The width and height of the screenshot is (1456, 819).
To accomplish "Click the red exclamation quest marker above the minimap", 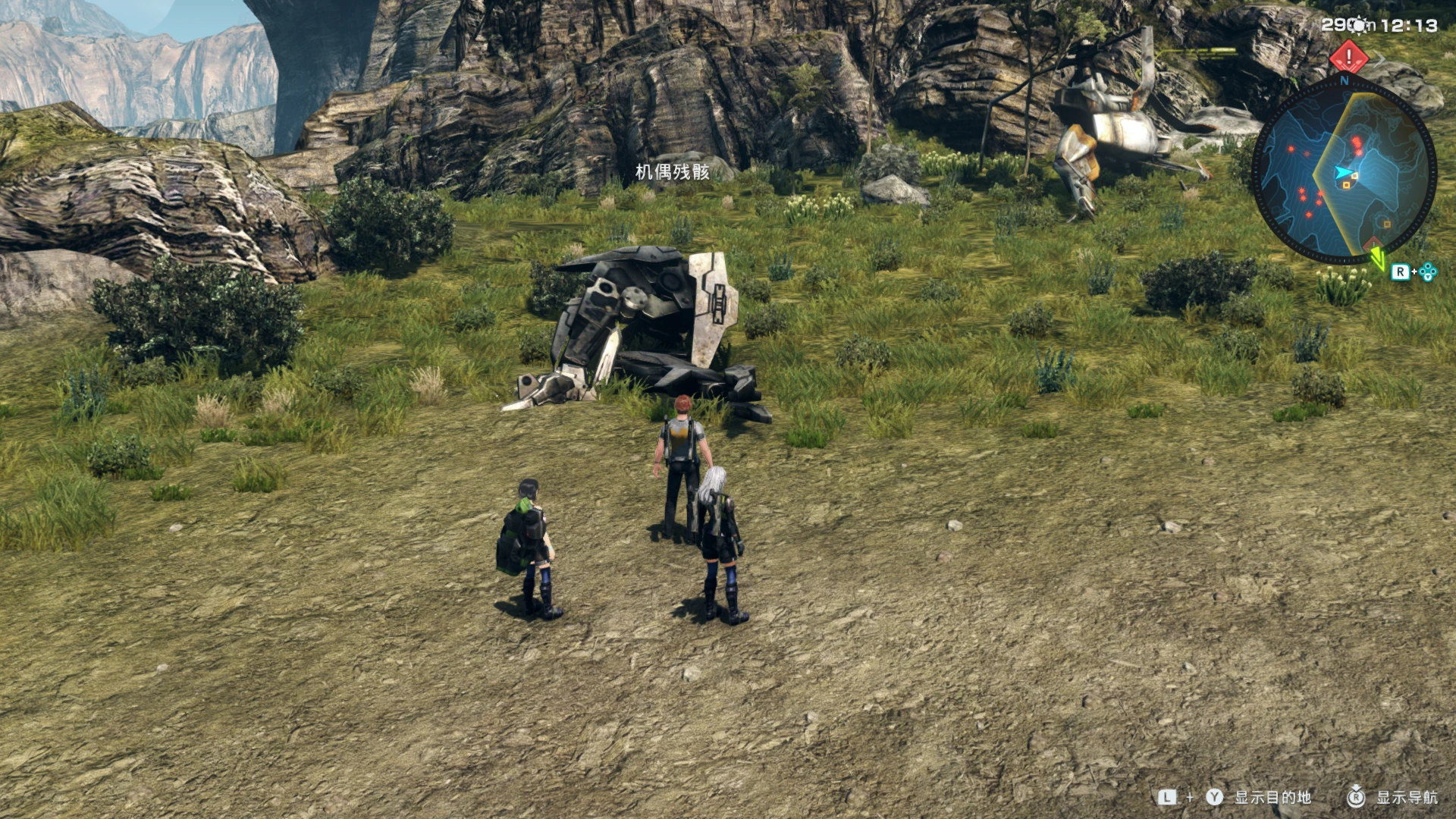I will click(x=1348, y=56).
